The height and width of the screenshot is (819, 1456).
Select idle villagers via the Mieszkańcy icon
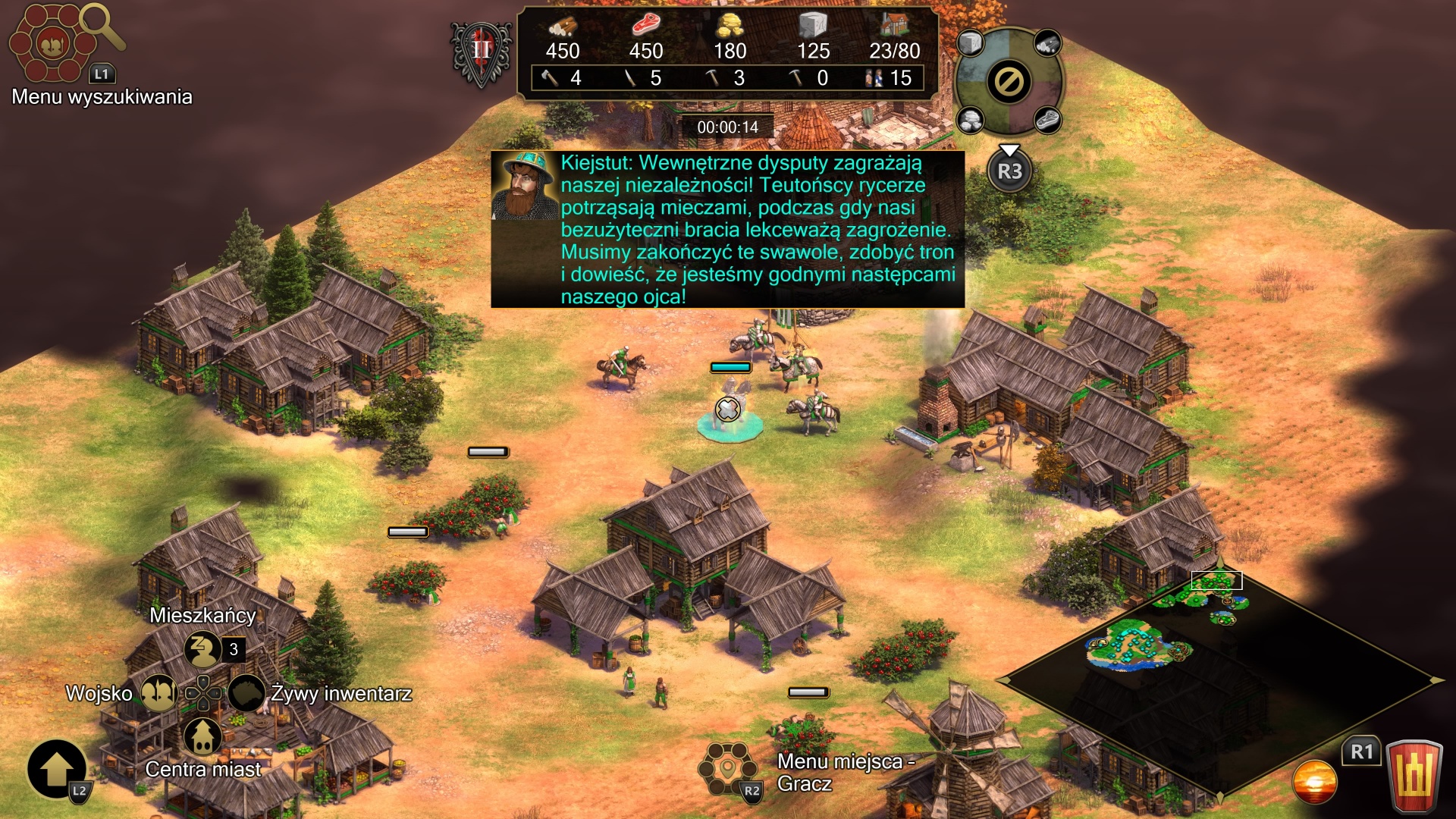click(x=202, y=649)
